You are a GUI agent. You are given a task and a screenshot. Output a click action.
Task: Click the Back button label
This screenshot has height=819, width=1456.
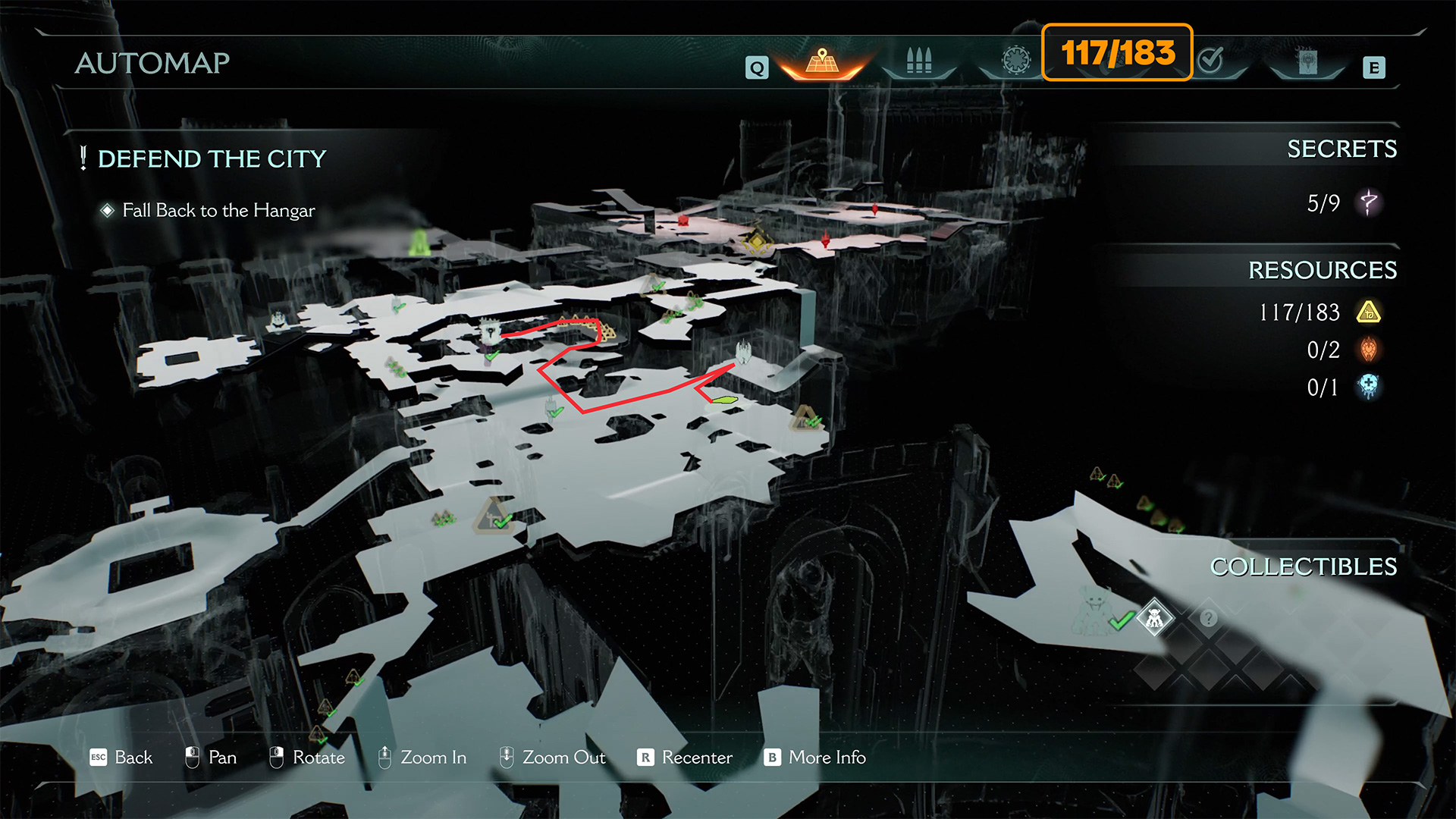click(x=133, y=758)
